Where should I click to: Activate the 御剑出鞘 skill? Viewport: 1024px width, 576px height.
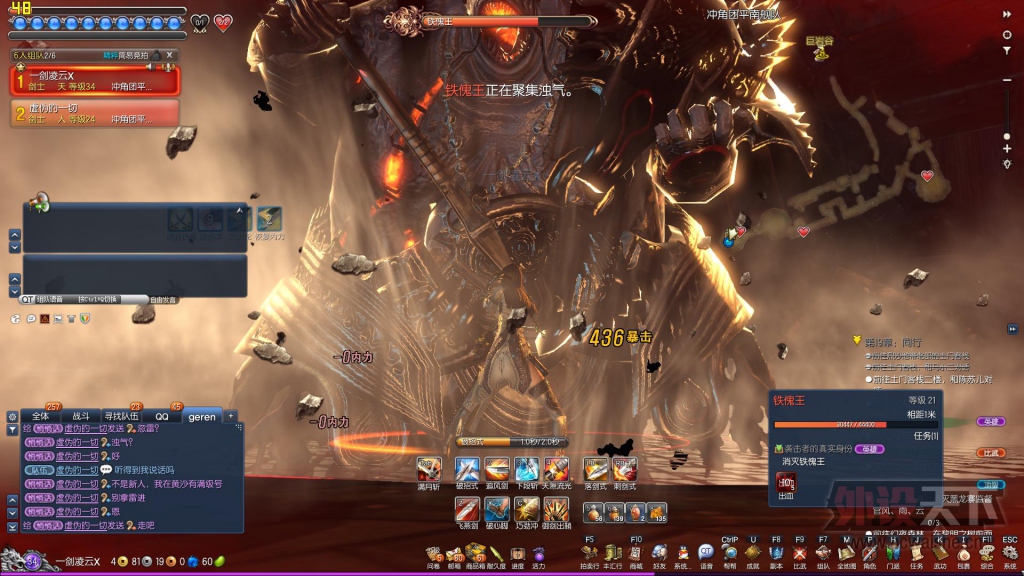(x=557, y=509)
